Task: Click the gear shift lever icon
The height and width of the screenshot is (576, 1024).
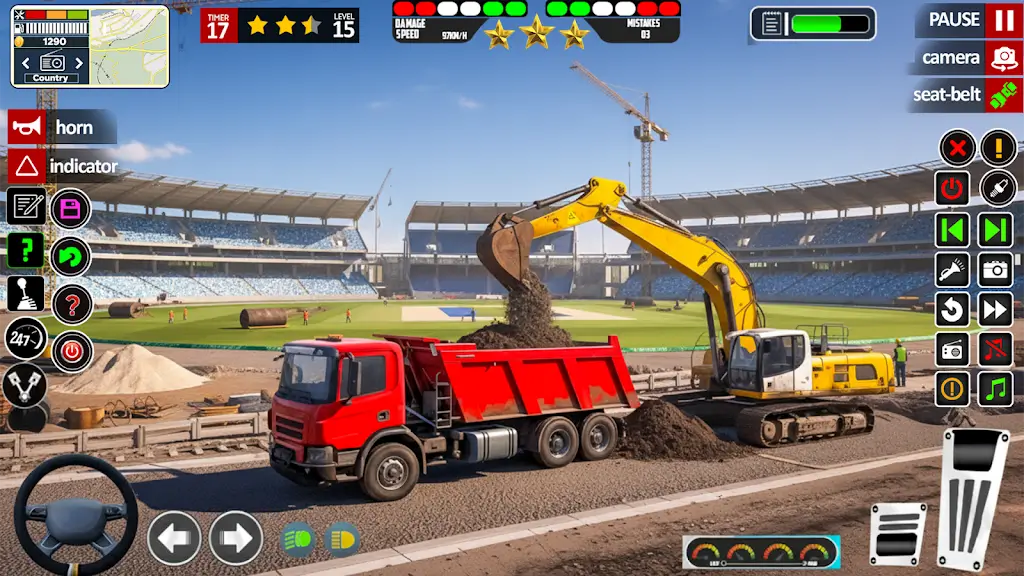Action: click(x=26, y=293)
